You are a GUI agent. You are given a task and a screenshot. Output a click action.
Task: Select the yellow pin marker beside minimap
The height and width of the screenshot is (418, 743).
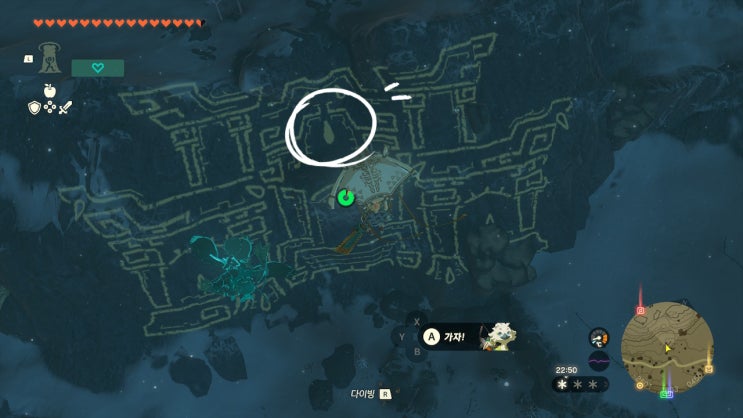coord(709,370)
